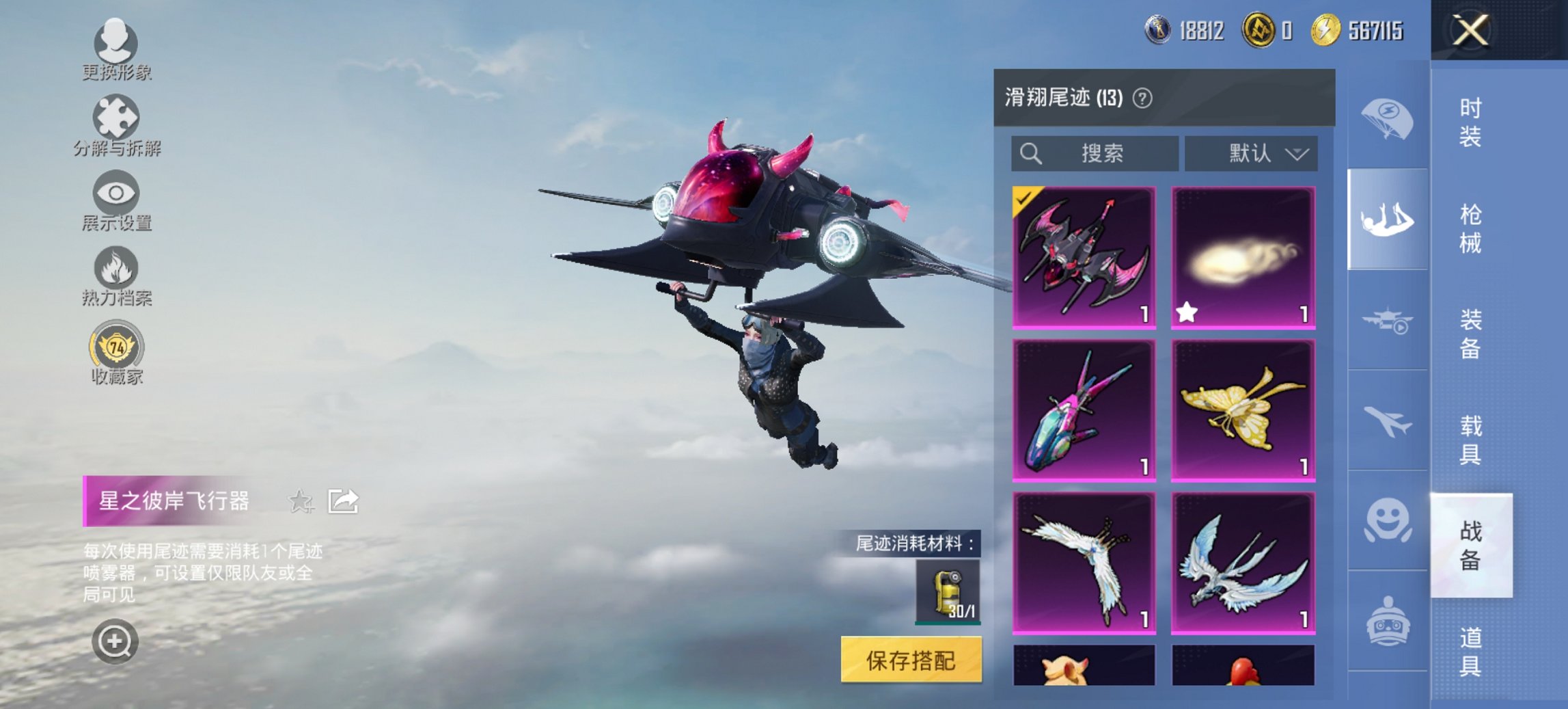Viewport: 1568px width, 709px height.
Task: Open the 默认 sort order dropdown
Action: (1256, 153)
